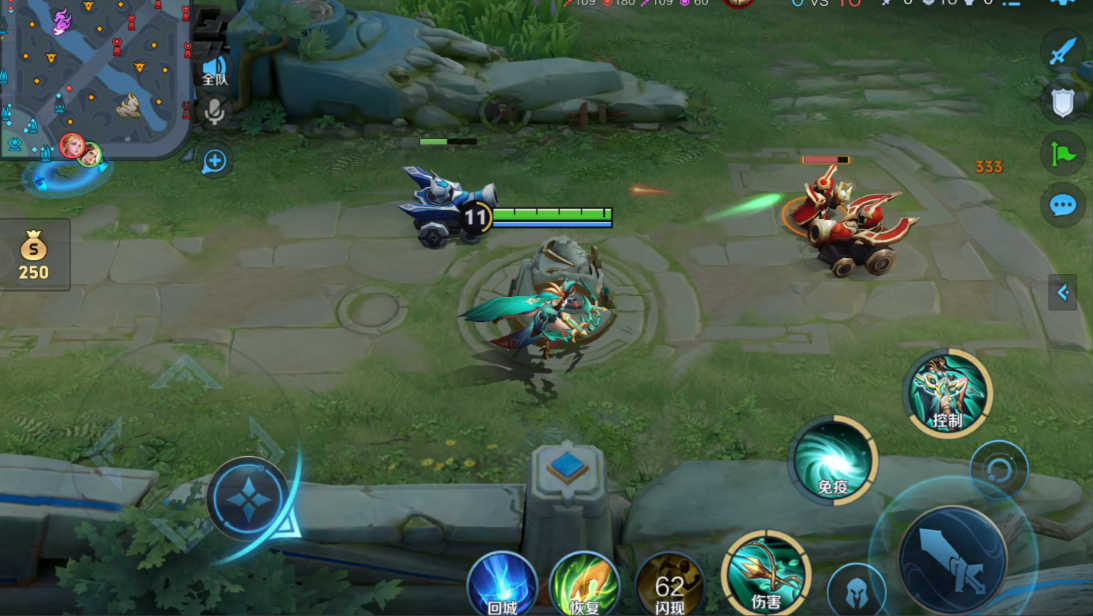Screen dimensions: 1093x616
Task: Toggle the microphone button
Action: point(214,112)
